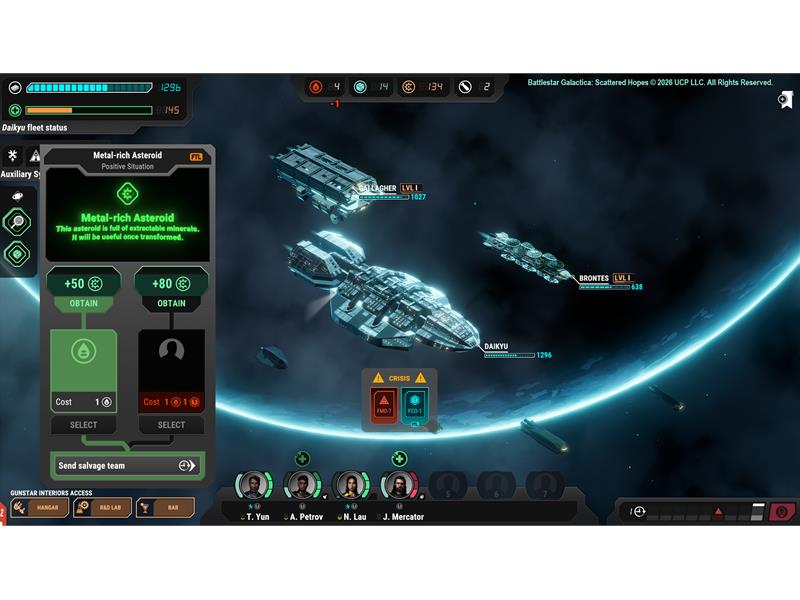Open the Hangar interior

coord(41,508)
